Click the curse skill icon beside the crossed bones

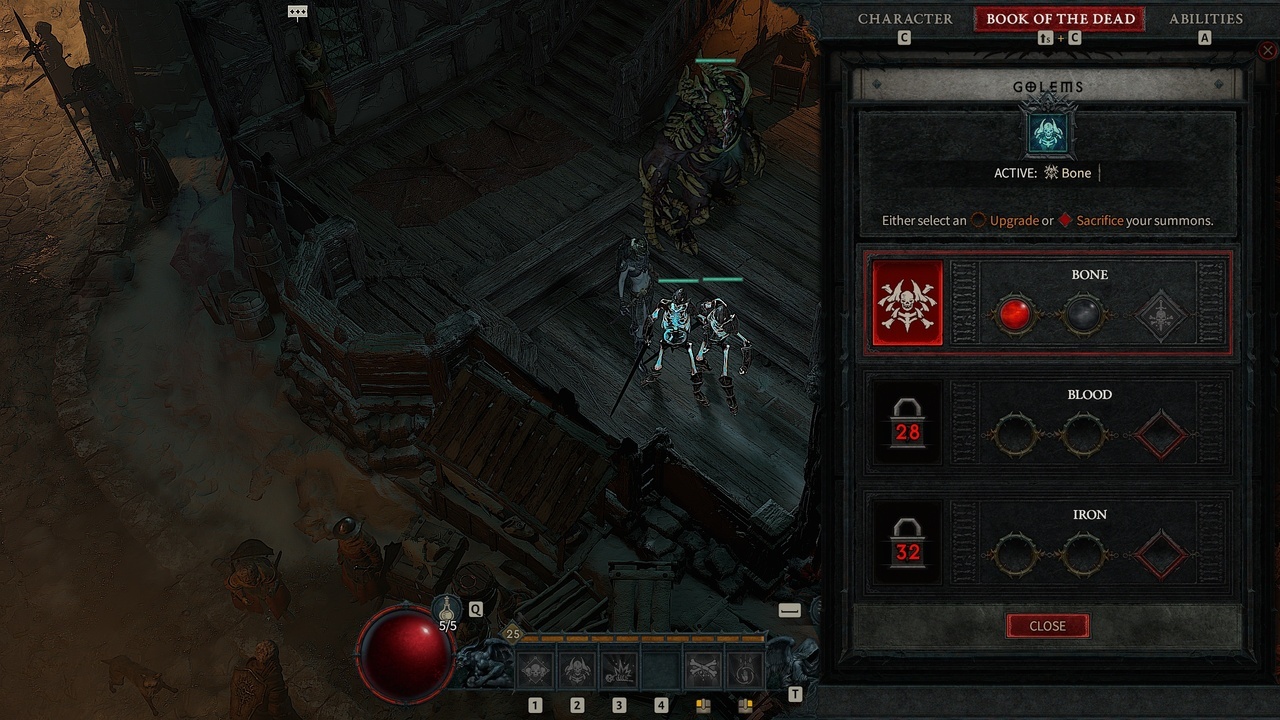point(744,668)
